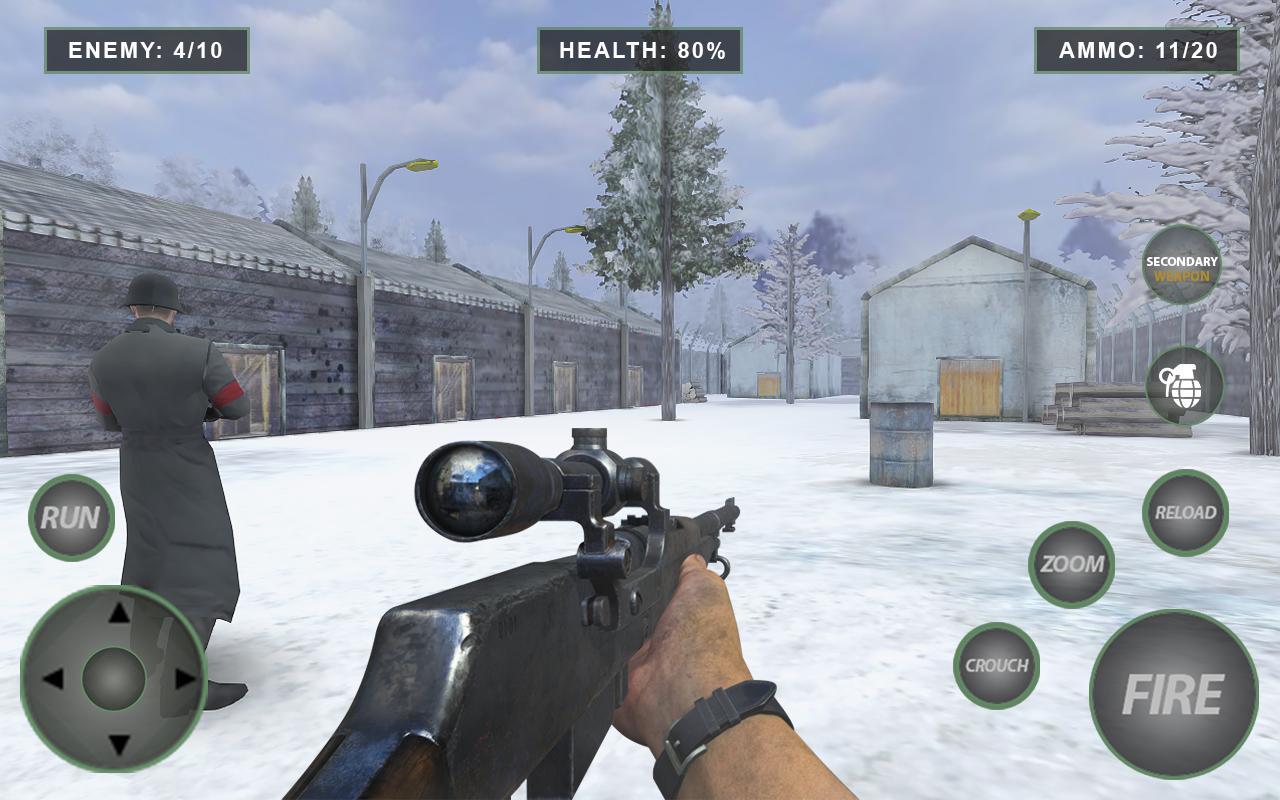The height and width of the screenshot is (800, 1280).
Task: Tap the joystick's left arrow
Action: click(x=52, y=679)
